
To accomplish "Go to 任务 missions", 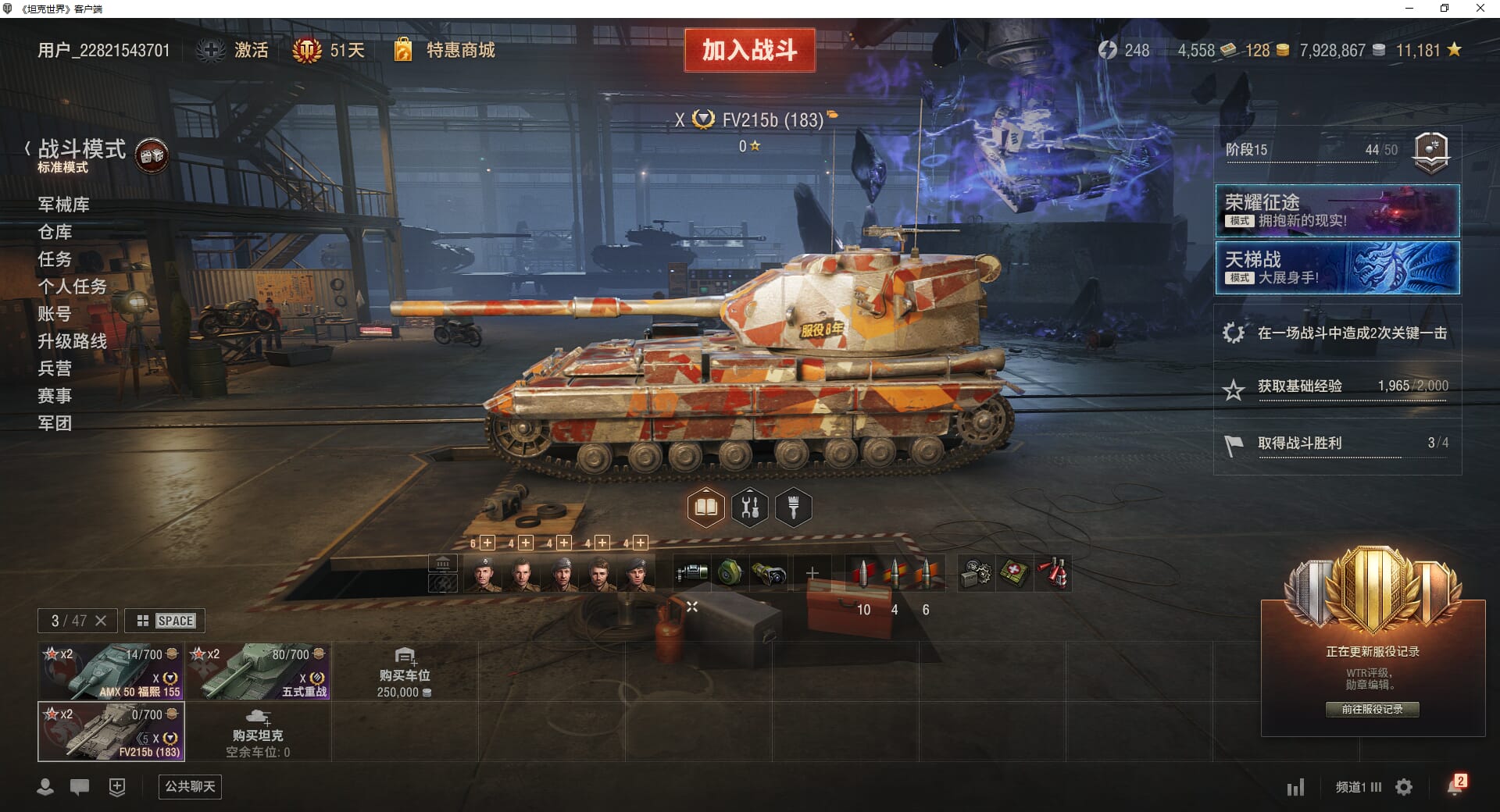I will 55,259.
